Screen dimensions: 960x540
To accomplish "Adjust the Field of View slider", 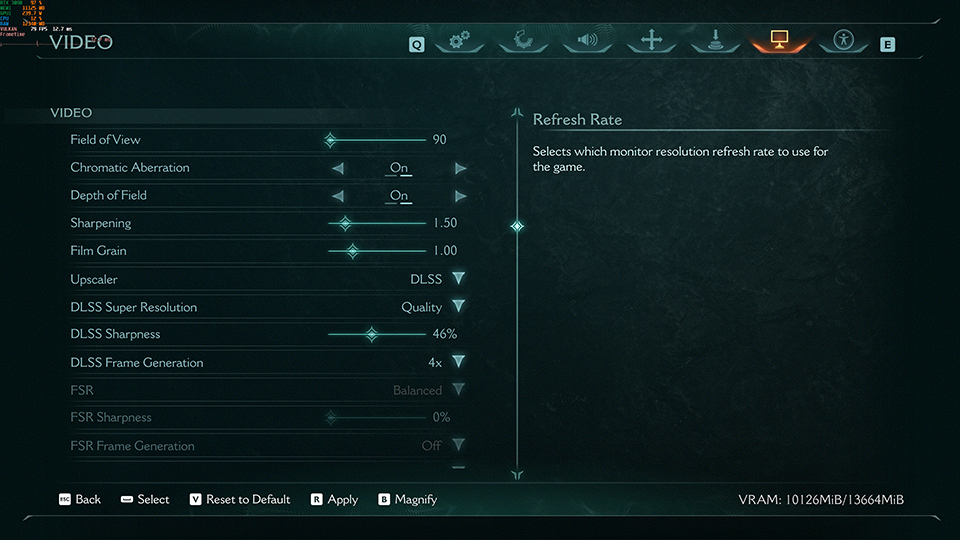I will tap(330, 140).
